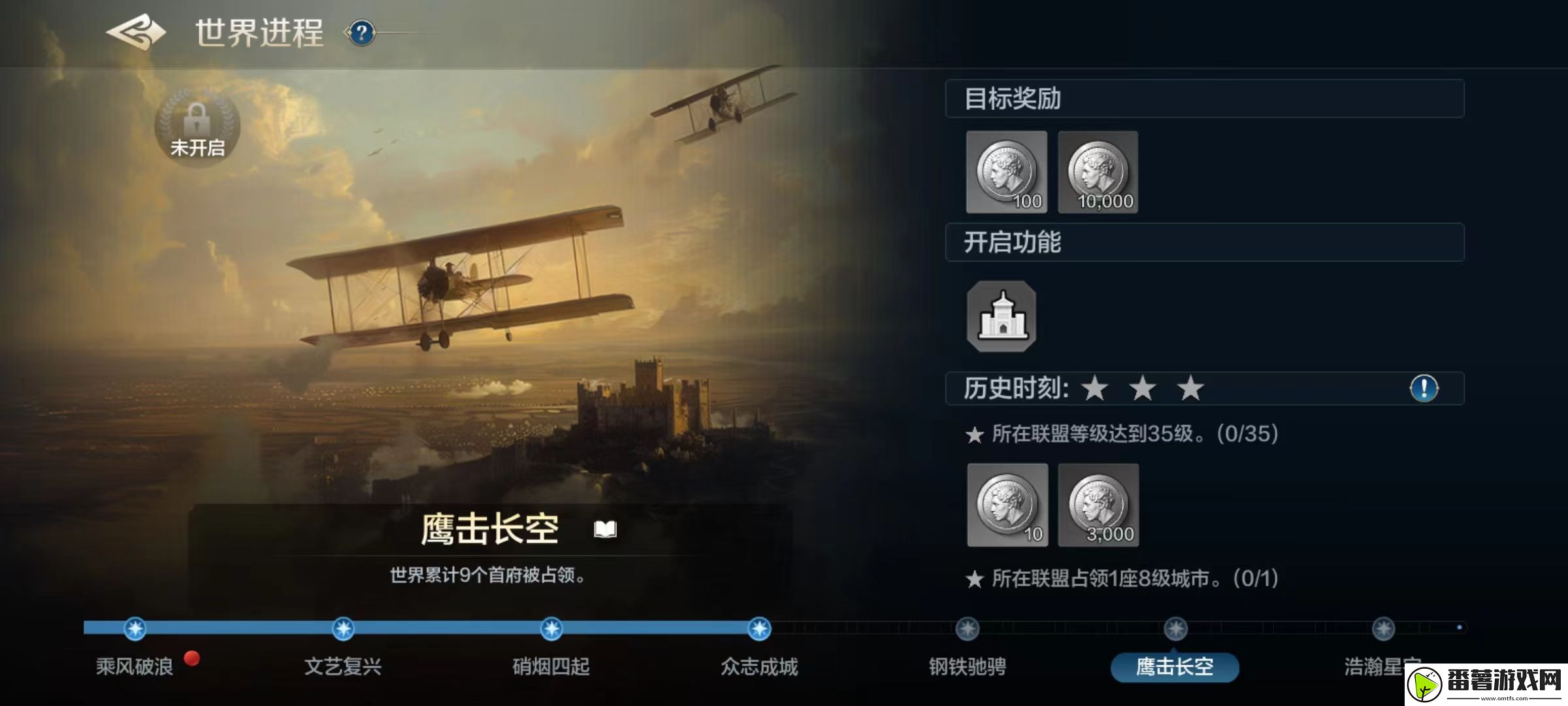Select the 10,000-coin reward icon

[x=1098, y=172]
